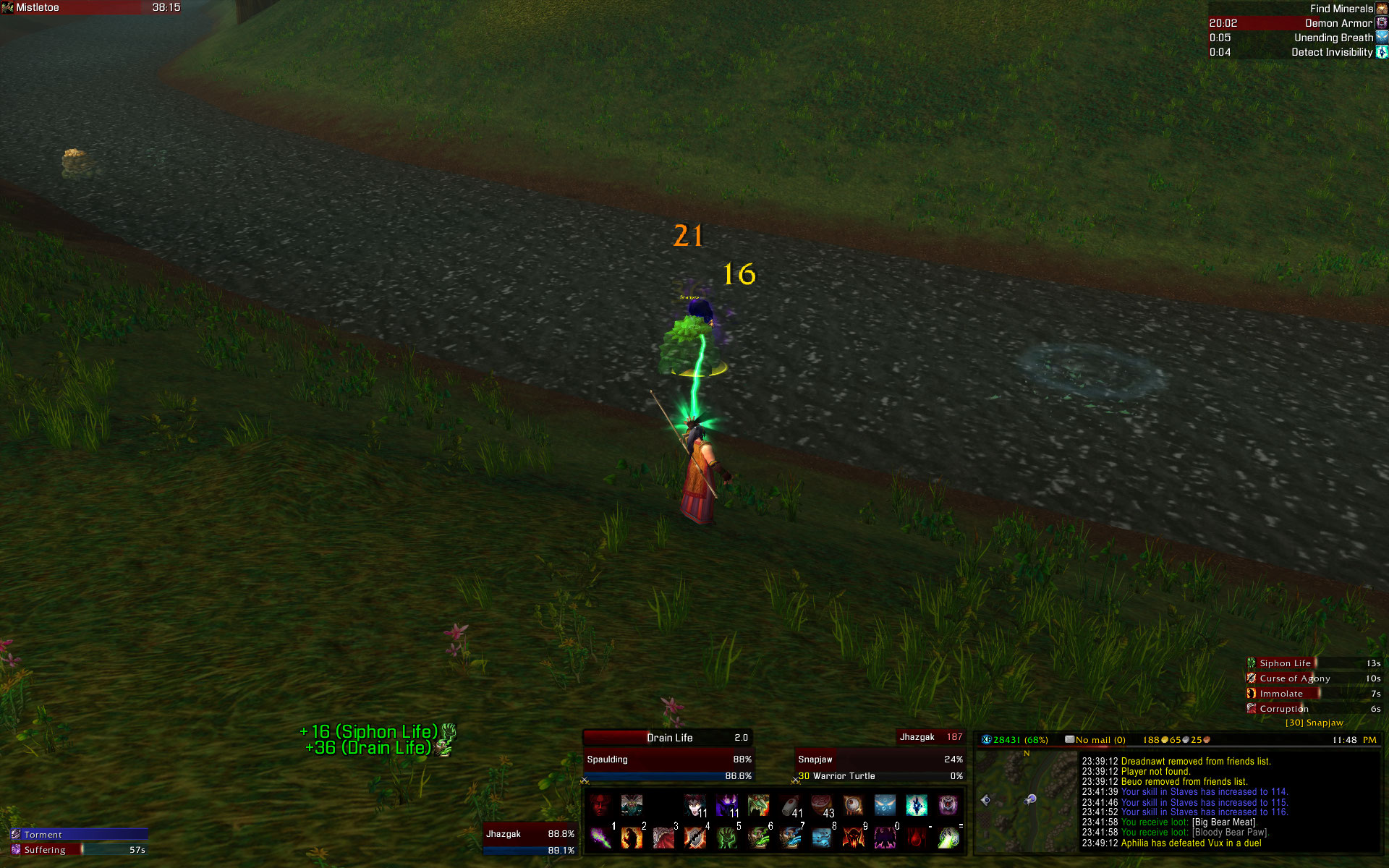The width and height of the screenshot is (1389, 868).
Task: Activate the blue skulls spell icon
Action: [822, 838]
